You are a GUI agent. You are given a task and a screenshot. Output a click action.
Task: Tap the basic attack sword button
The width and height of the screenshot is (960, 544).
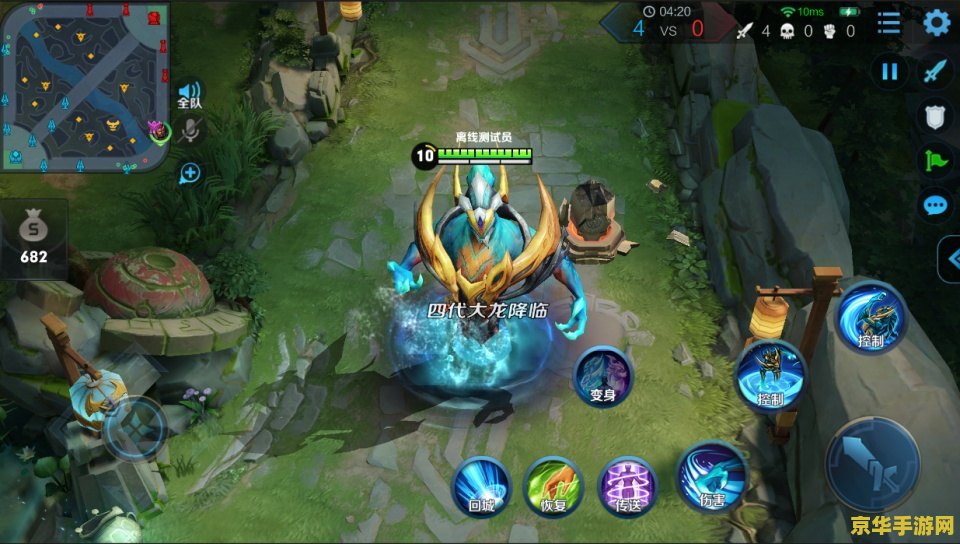[872, 464]
